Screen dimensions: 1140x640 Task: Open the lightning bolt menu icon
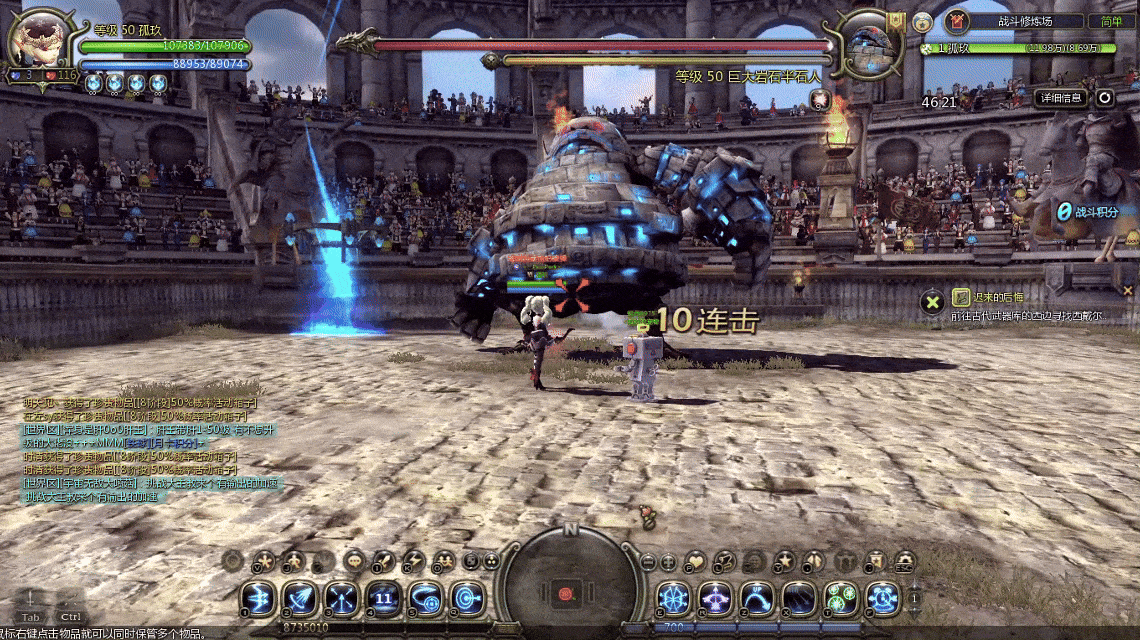coord(413,561)
